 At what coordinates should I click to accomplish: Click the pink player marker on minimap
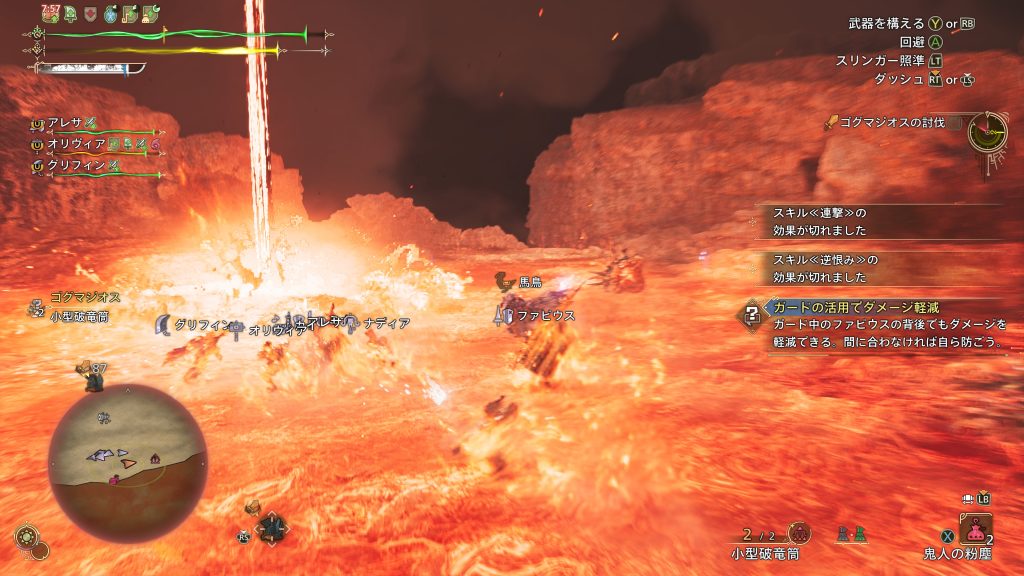(x=116, y=480)
